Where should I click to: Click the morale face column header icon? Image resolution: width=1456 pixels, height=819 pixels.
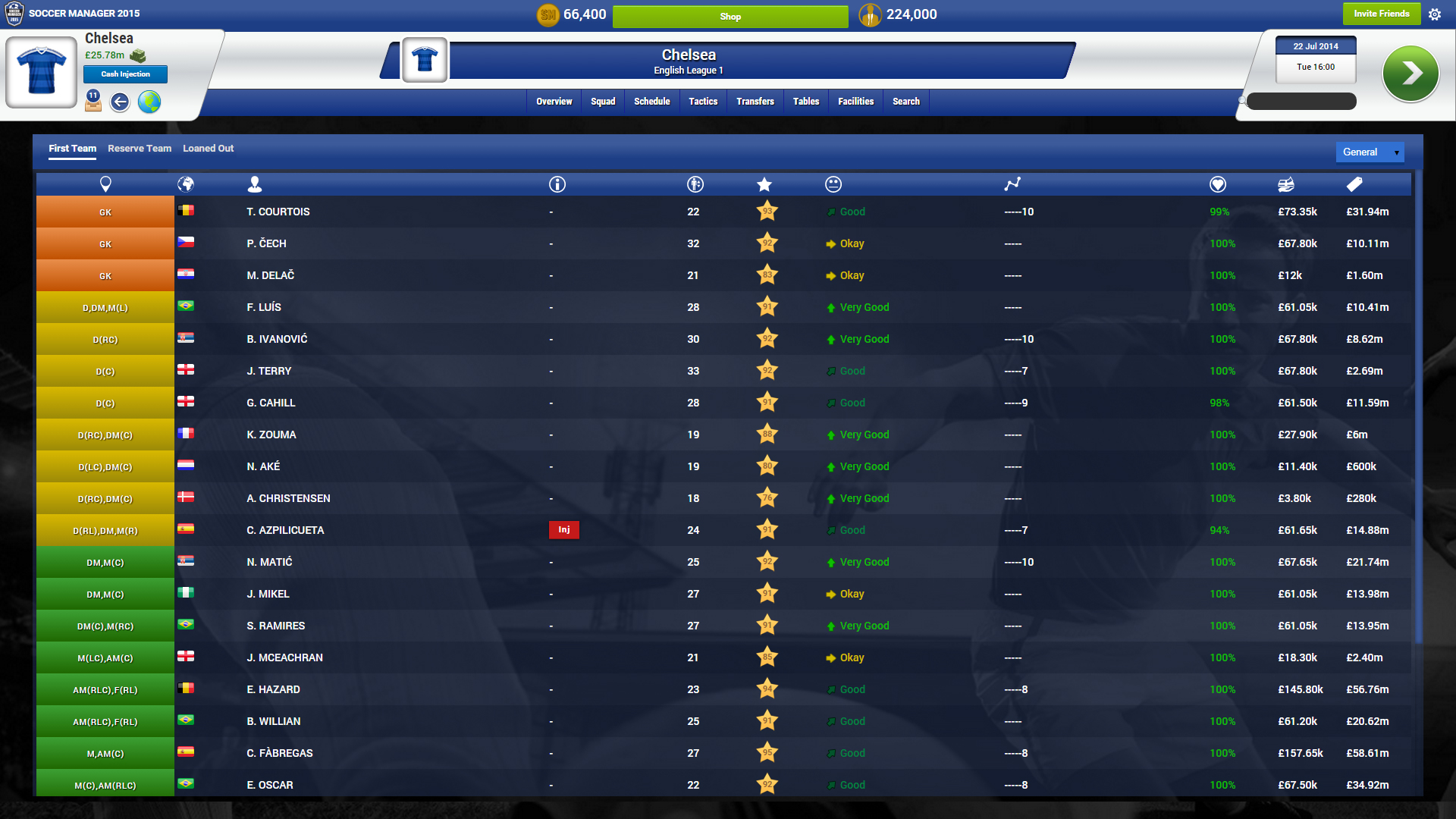(833, 184)
